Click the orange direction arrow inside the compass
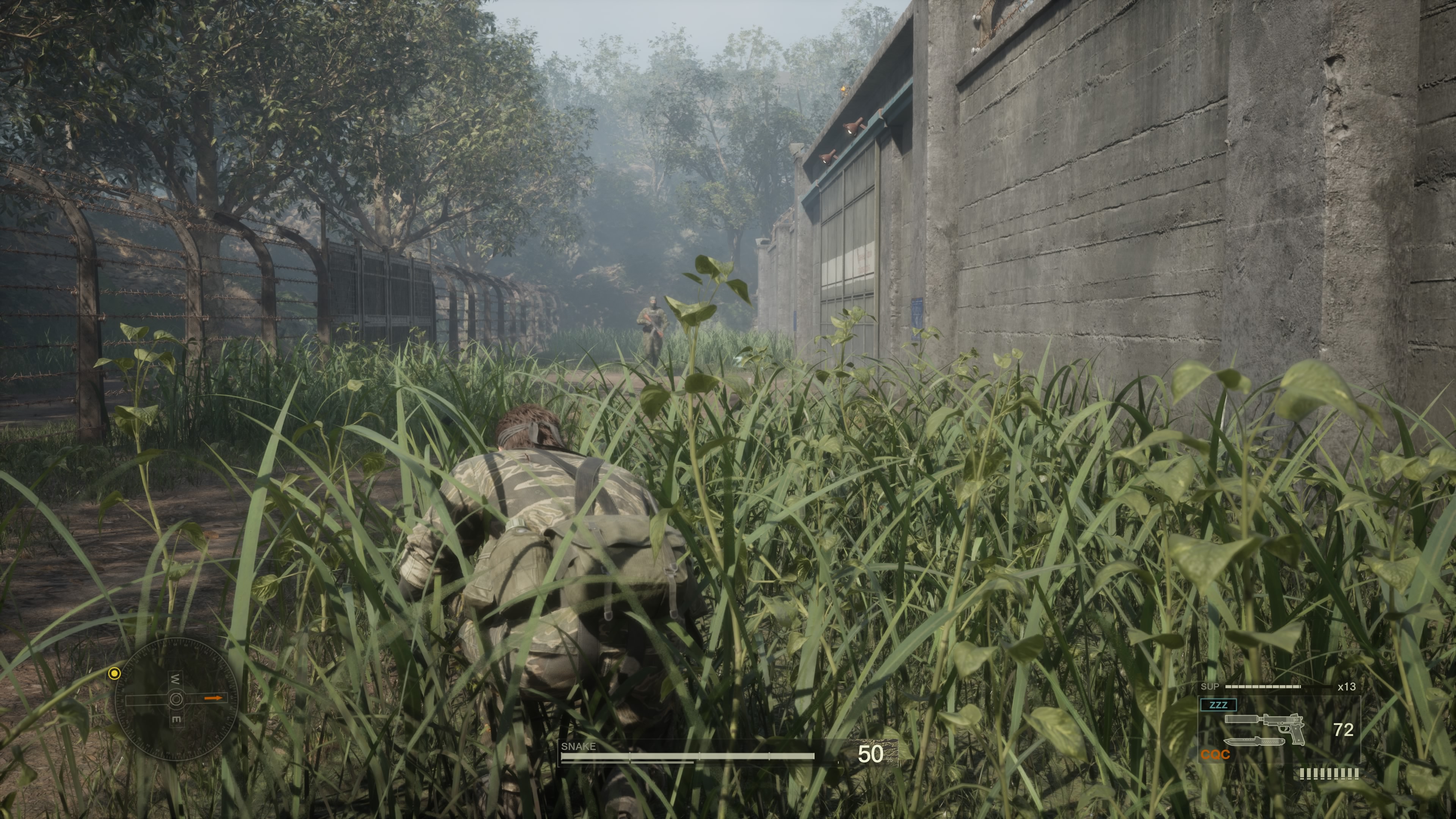1456x819 pixels. [x=213, y=698]
